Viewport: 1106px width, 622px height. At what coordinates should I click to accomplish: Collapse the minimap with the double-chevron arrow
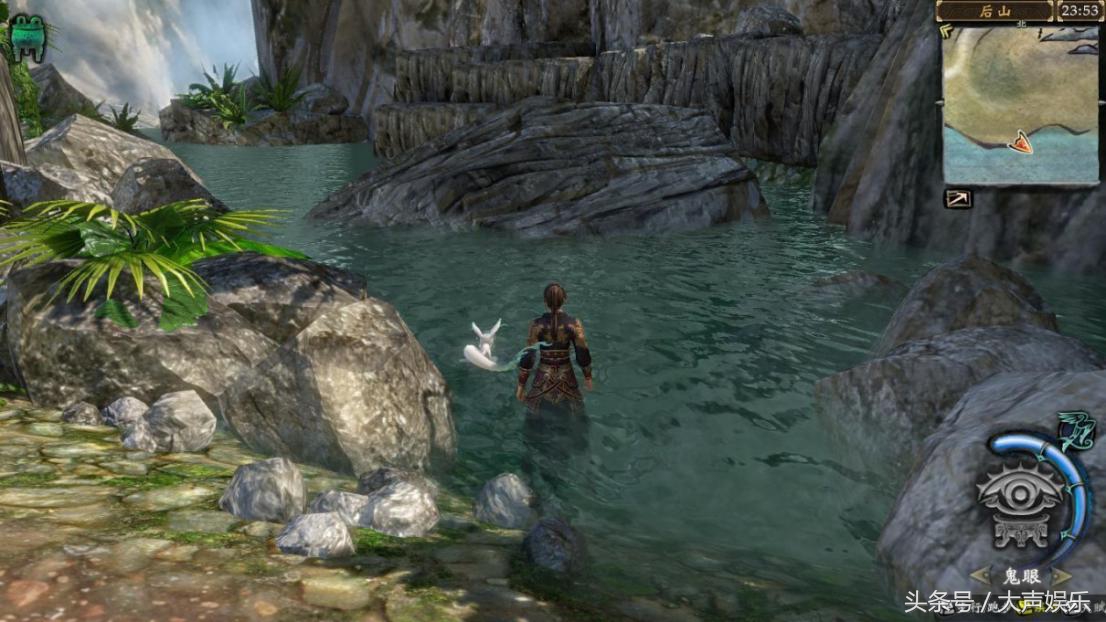(x=947, y=31)
